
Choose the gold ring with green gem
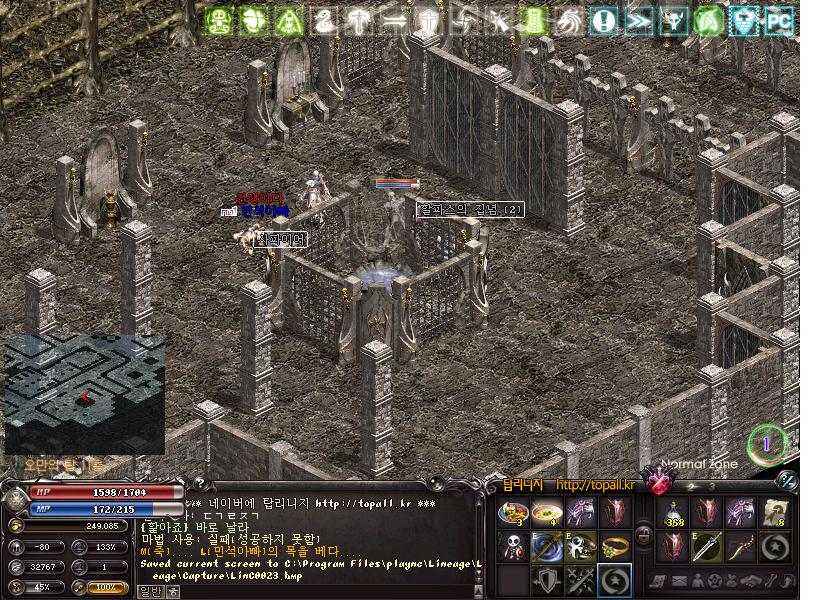[612, 546]
